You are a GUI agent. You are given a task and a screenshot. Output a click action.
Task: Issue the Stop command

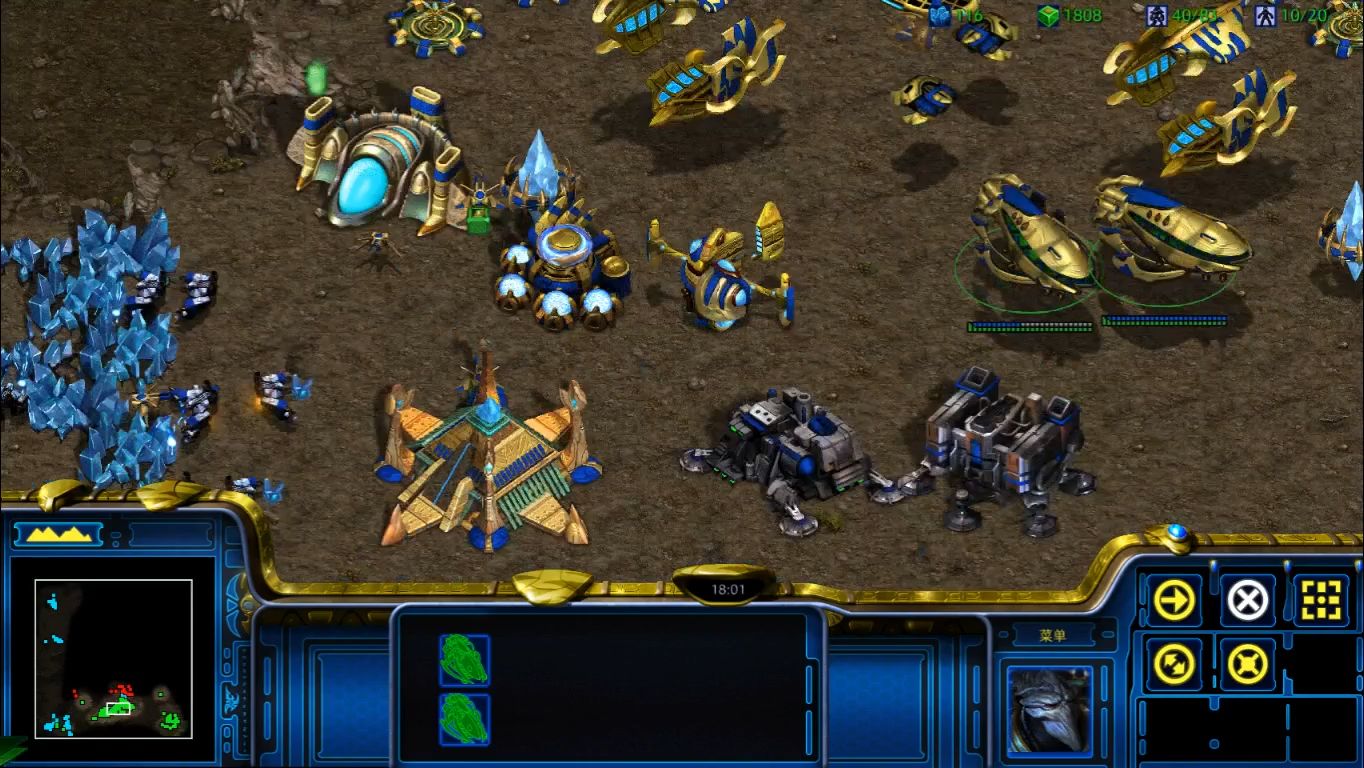[x=1247, y=600]
